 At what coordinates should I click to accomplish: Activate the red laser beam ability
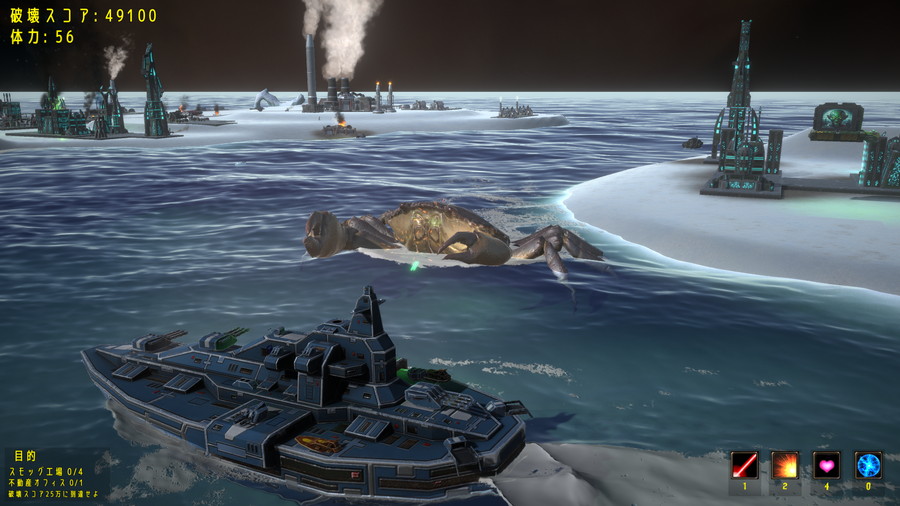744,465
